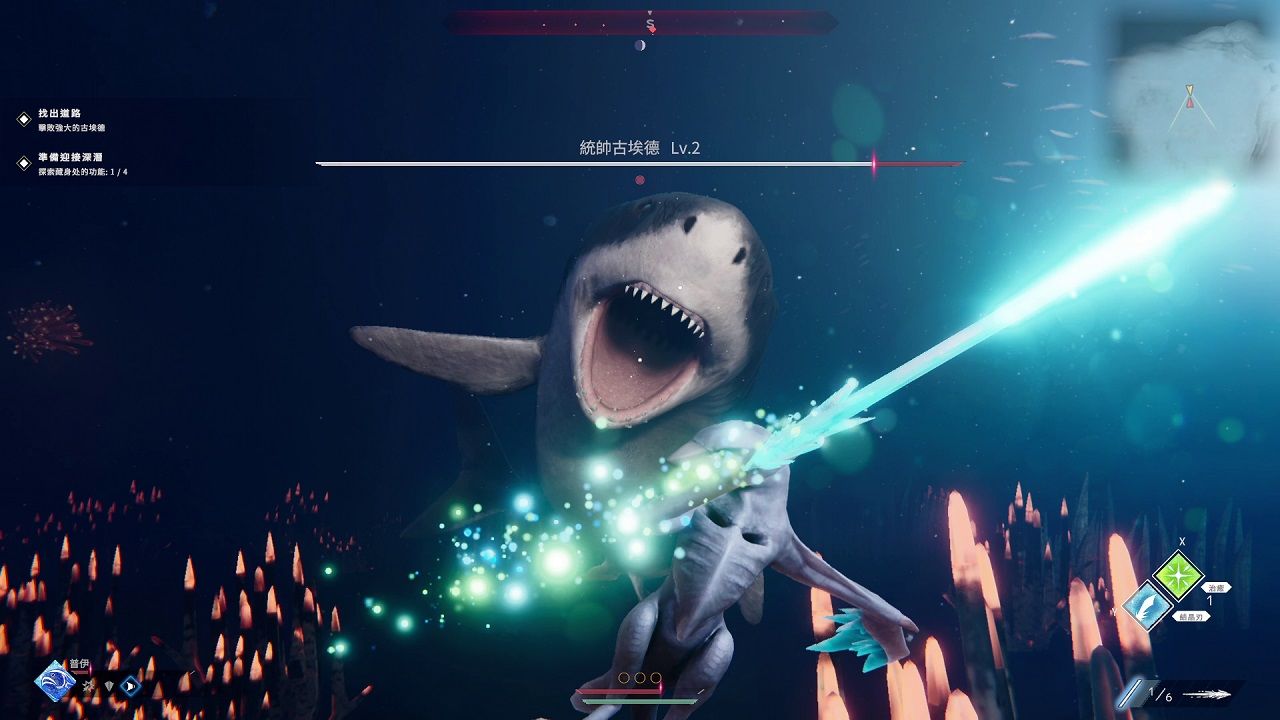The image size is (1280, 720).
Task: Select the glowing blade weapon icon
Action: pyautogui.click(x=1132, y=694)
